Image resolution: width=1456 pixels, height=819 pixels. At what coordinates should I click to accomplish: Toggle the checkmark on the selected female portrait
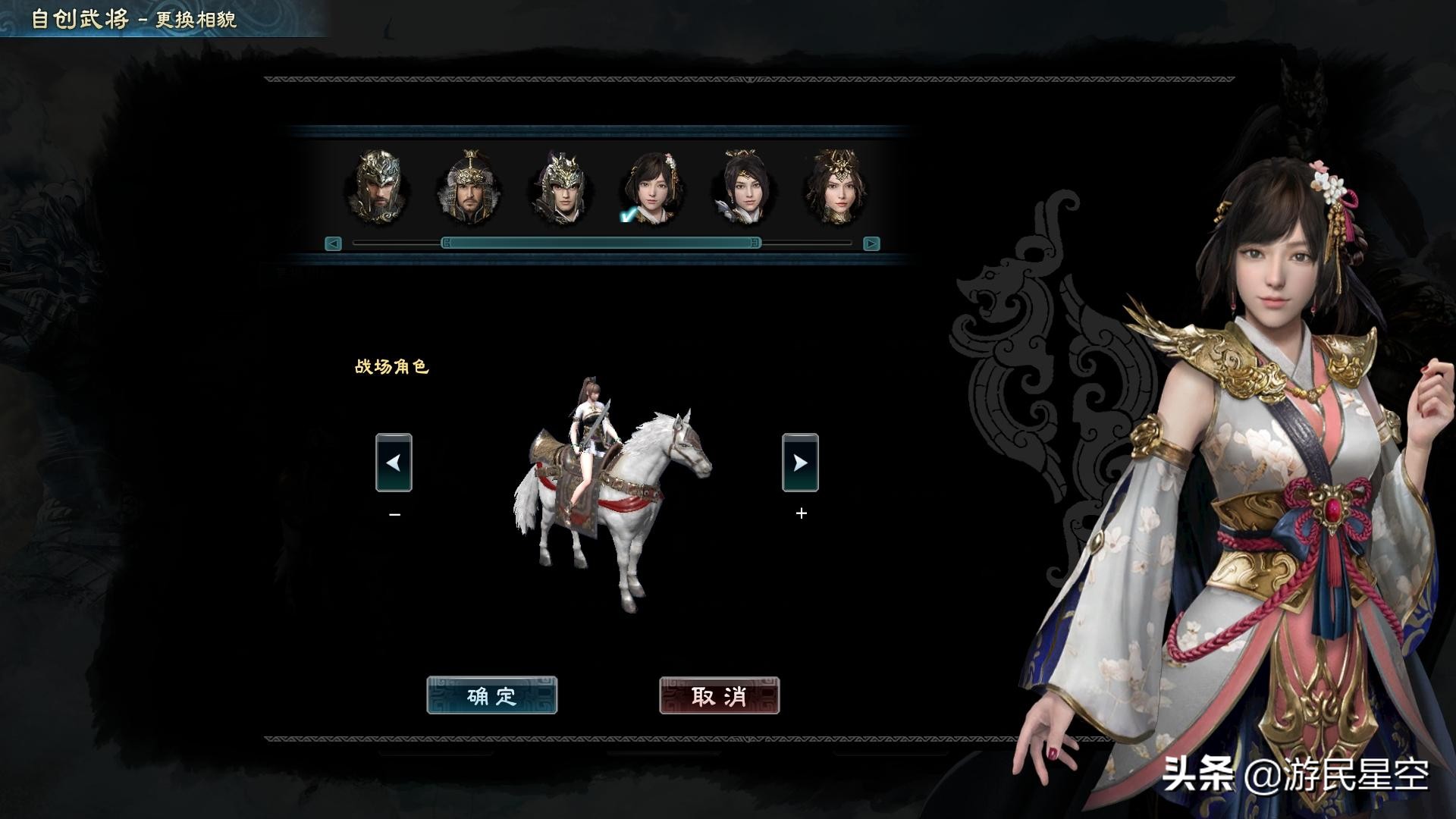626,216
